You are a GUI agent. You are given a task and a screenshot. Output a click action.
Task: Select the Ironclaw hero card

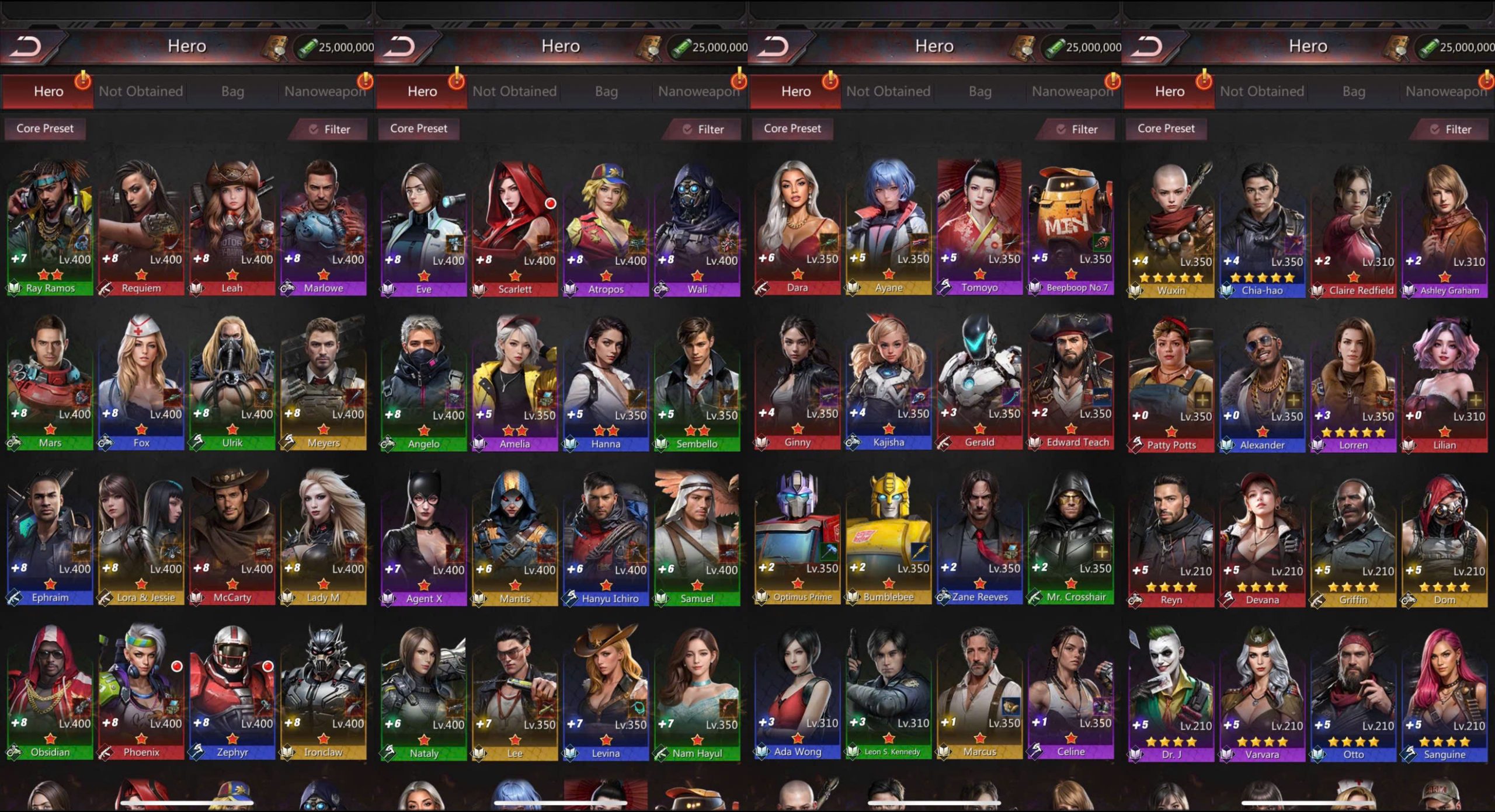[x=324, y=692]
